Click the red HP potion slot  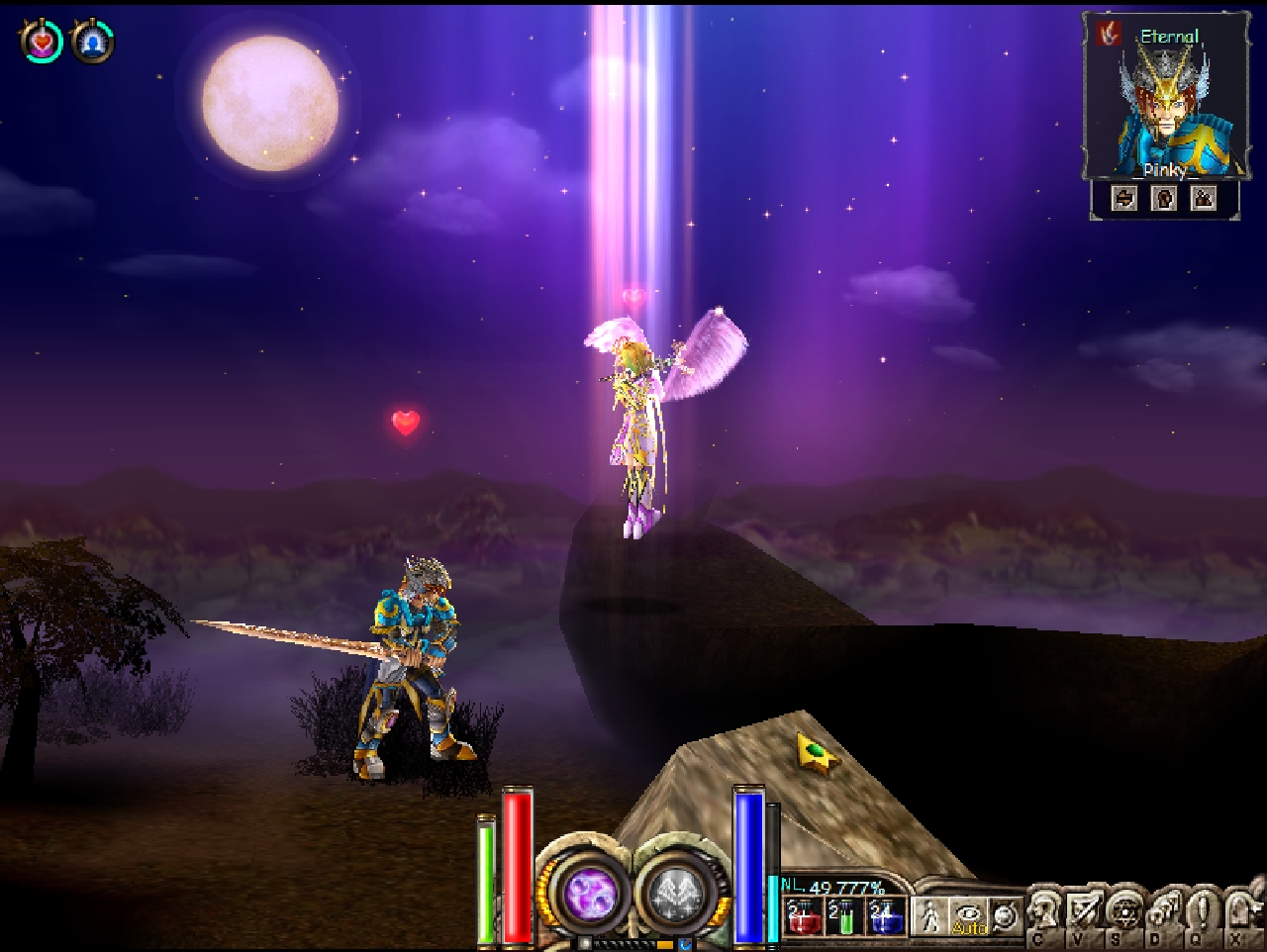pyautogui.click(x=804, y=917)
